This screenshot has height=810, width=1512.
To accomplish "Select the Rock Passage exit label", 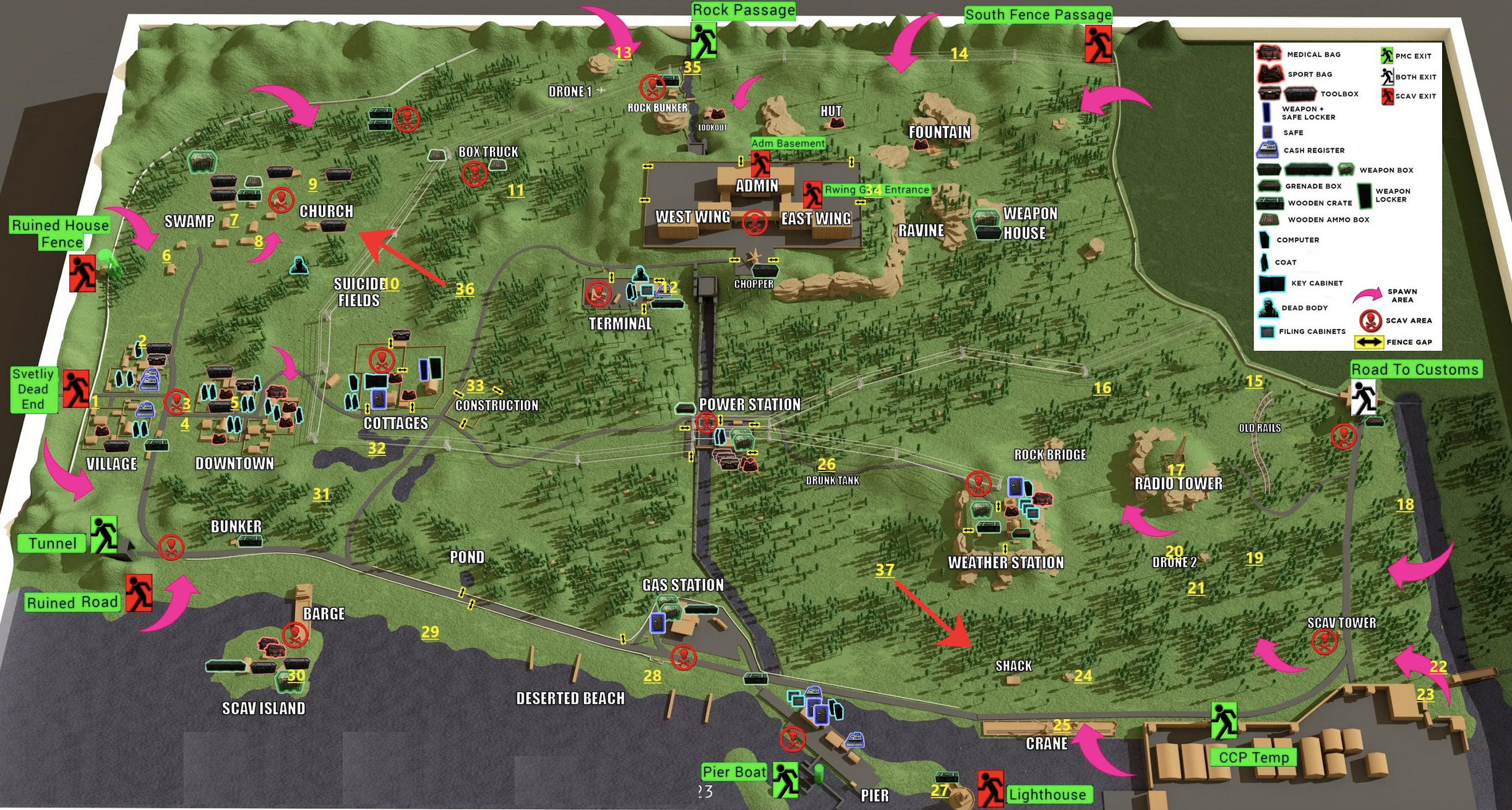I will (743, 11).
